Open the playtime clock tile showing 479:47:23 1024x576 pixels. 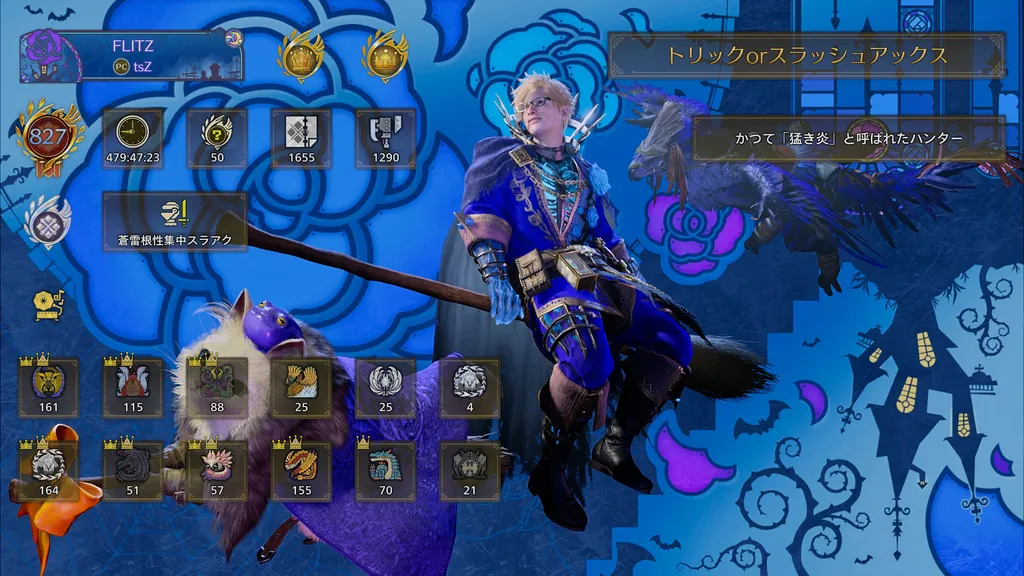point(133,138)
